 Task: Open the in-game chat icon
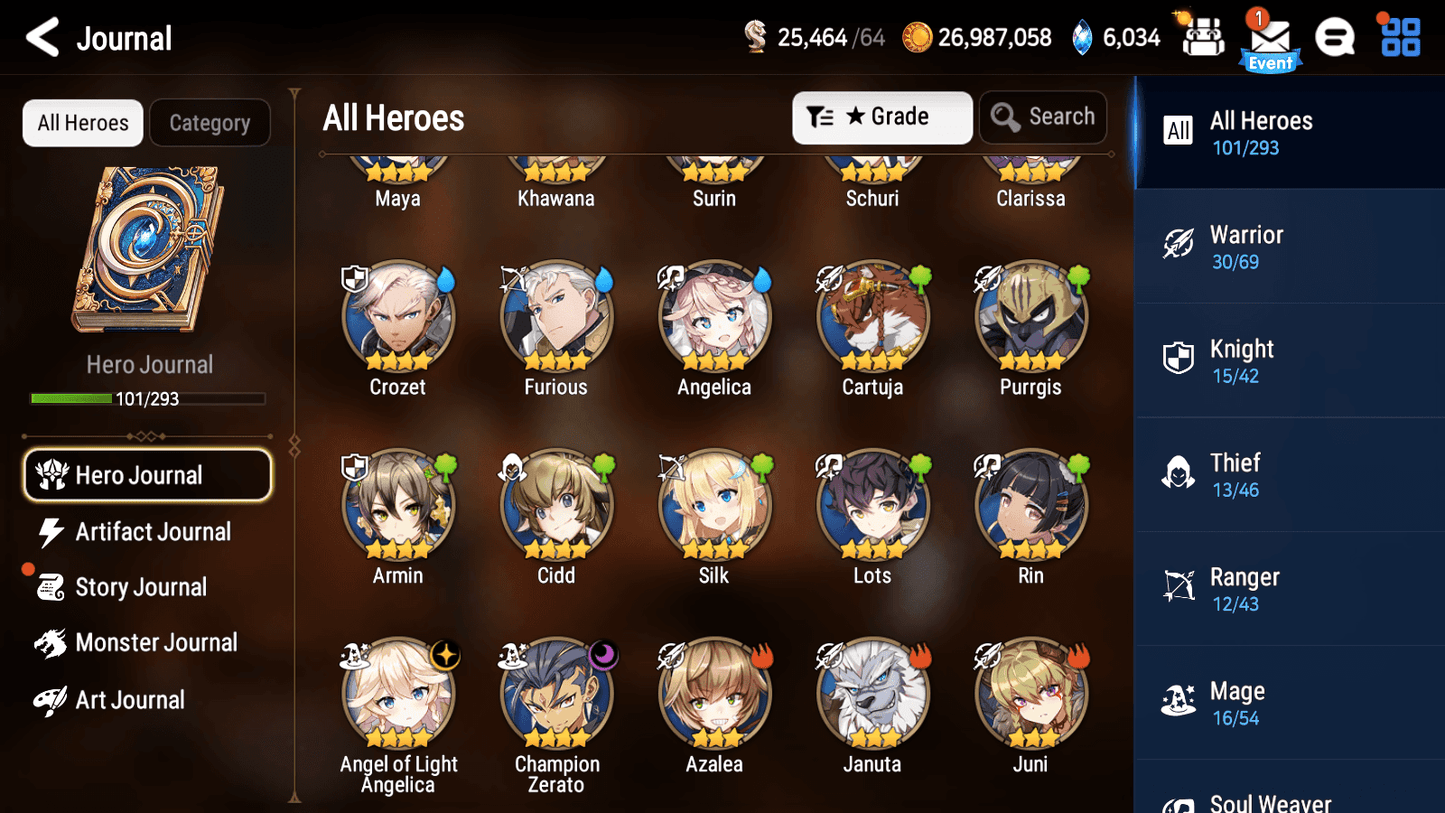[x=1335, y=37]
